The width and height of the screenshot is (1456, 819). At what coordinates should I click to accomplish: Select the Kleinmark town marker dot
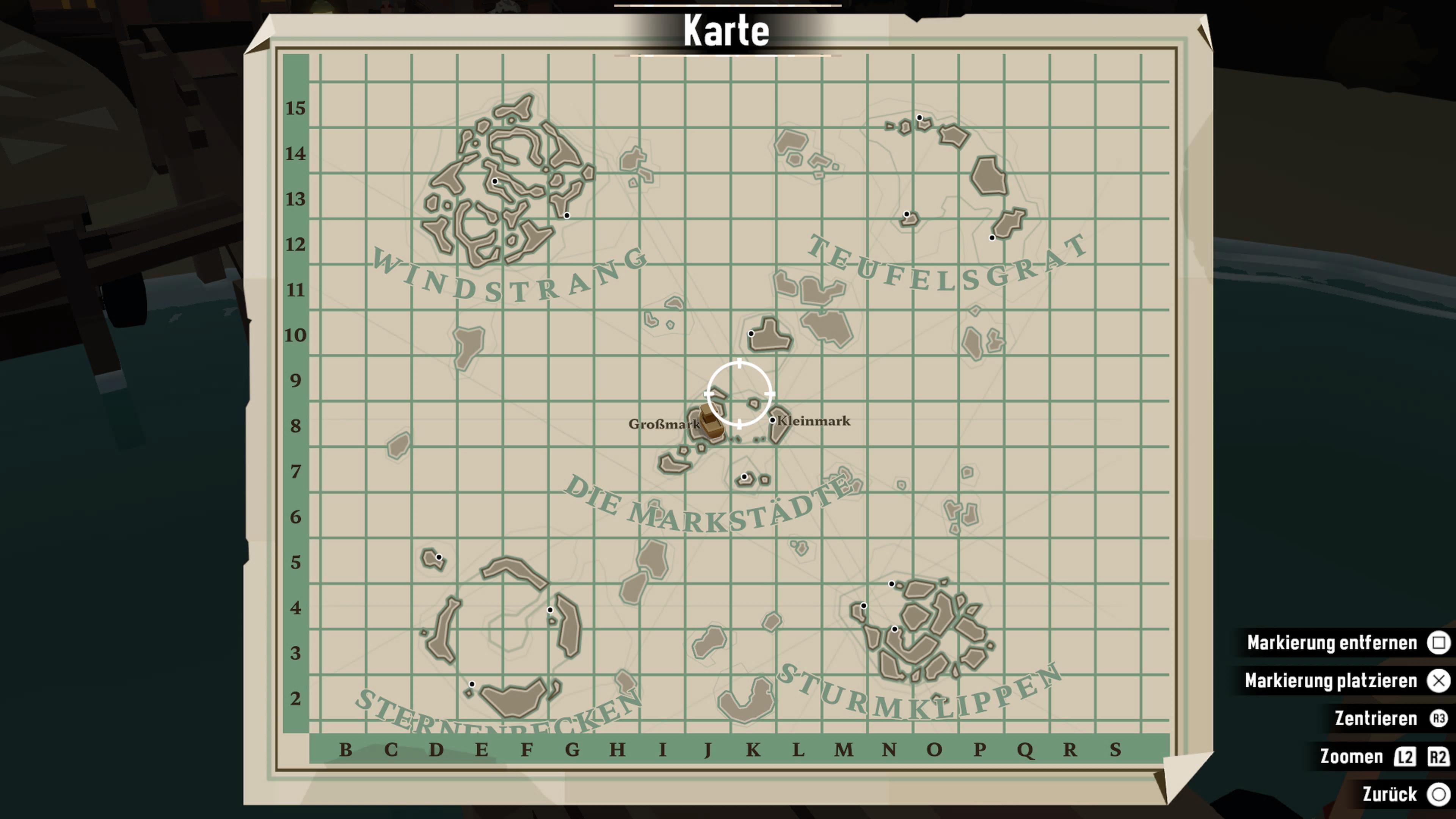click(772, 420)
